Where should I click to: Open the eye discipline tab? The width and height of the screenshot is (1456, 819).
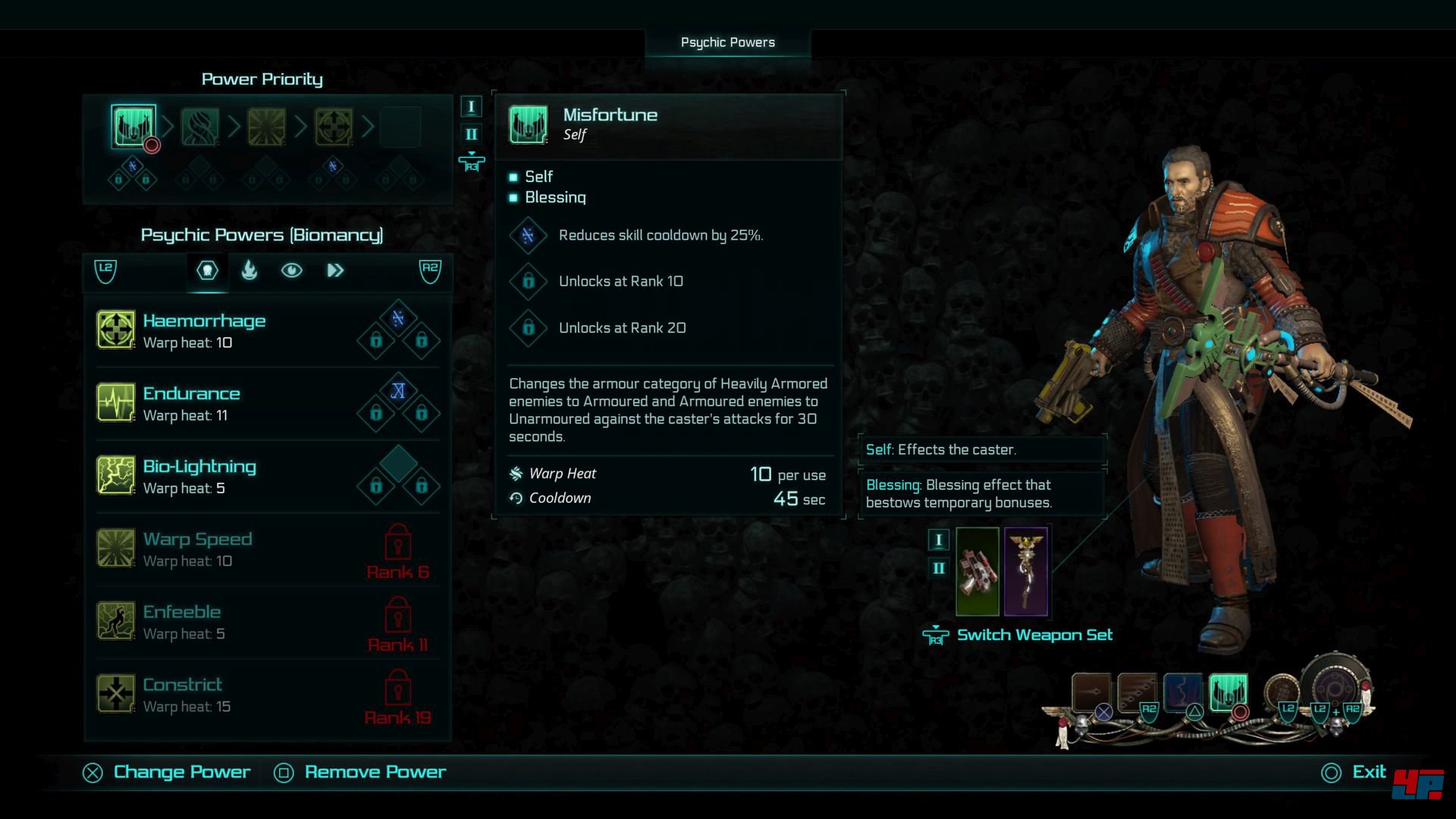click(x=292, y=271)
